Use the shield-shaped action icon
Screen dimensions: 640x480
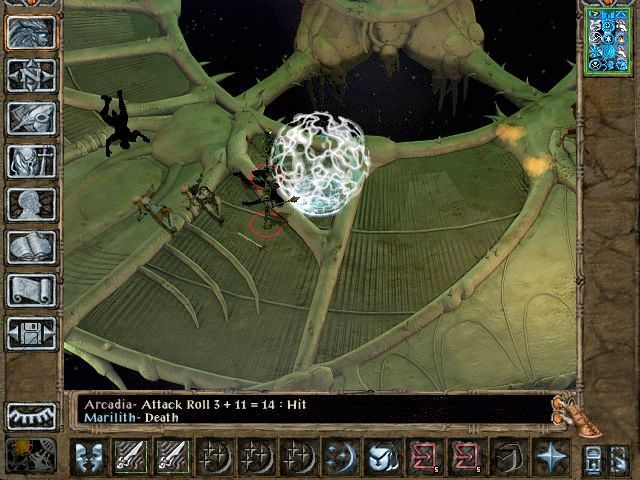coord(381,457)
